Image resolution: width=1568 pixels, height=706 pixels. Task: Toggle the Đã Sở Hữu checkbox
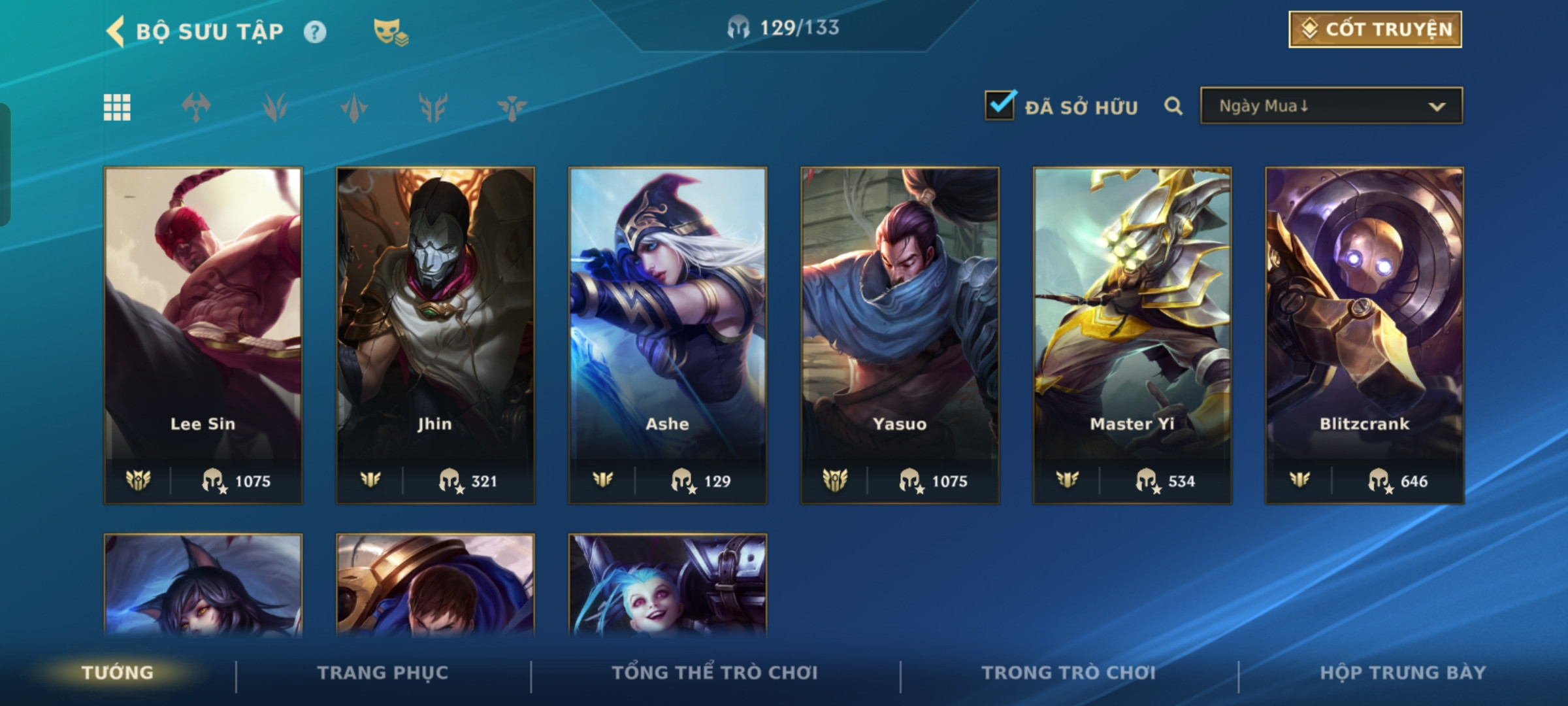[1000, 106]
